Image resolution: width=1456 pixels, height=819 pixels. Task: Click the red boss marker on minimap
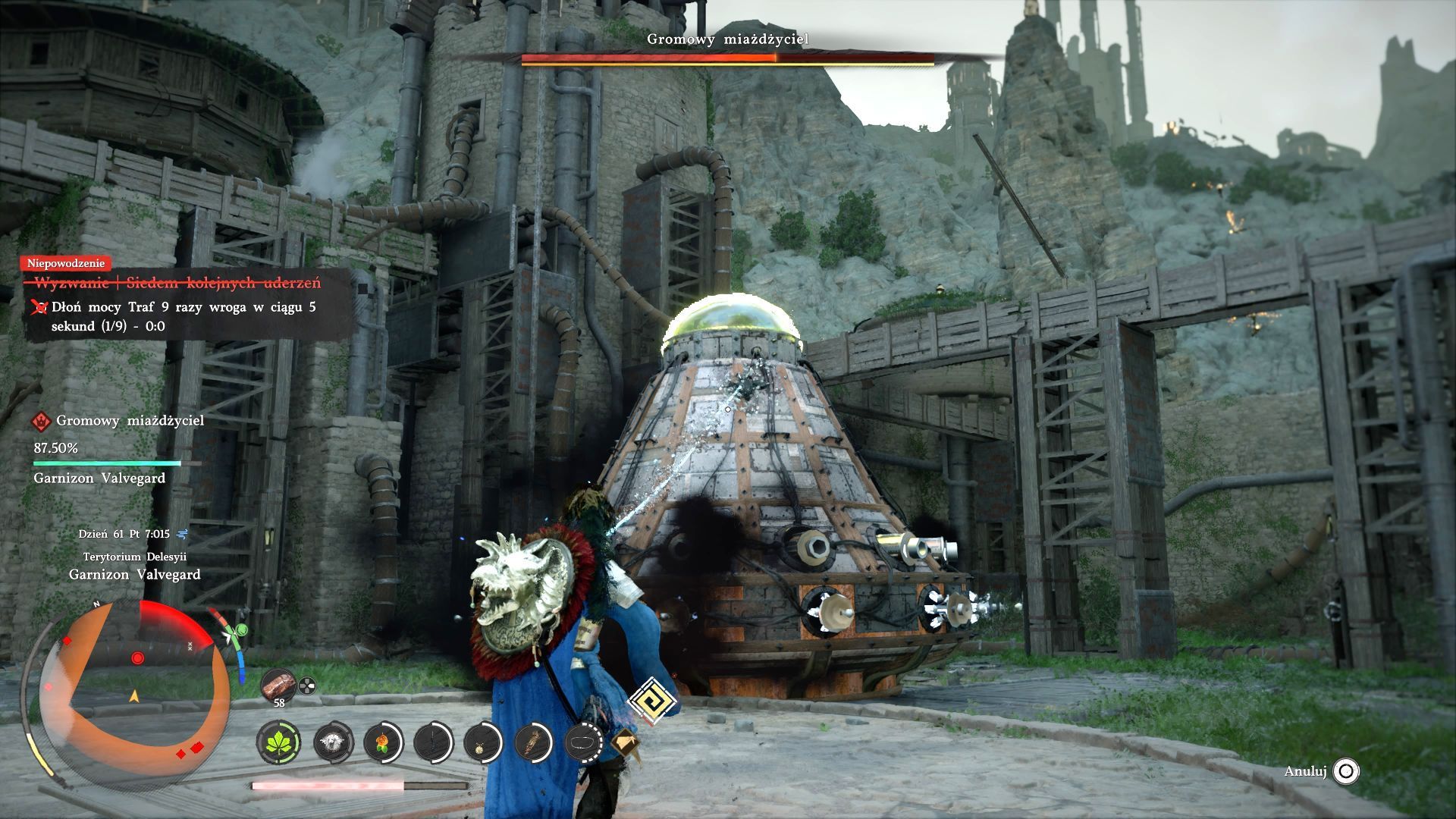click(x=137, y=657)
